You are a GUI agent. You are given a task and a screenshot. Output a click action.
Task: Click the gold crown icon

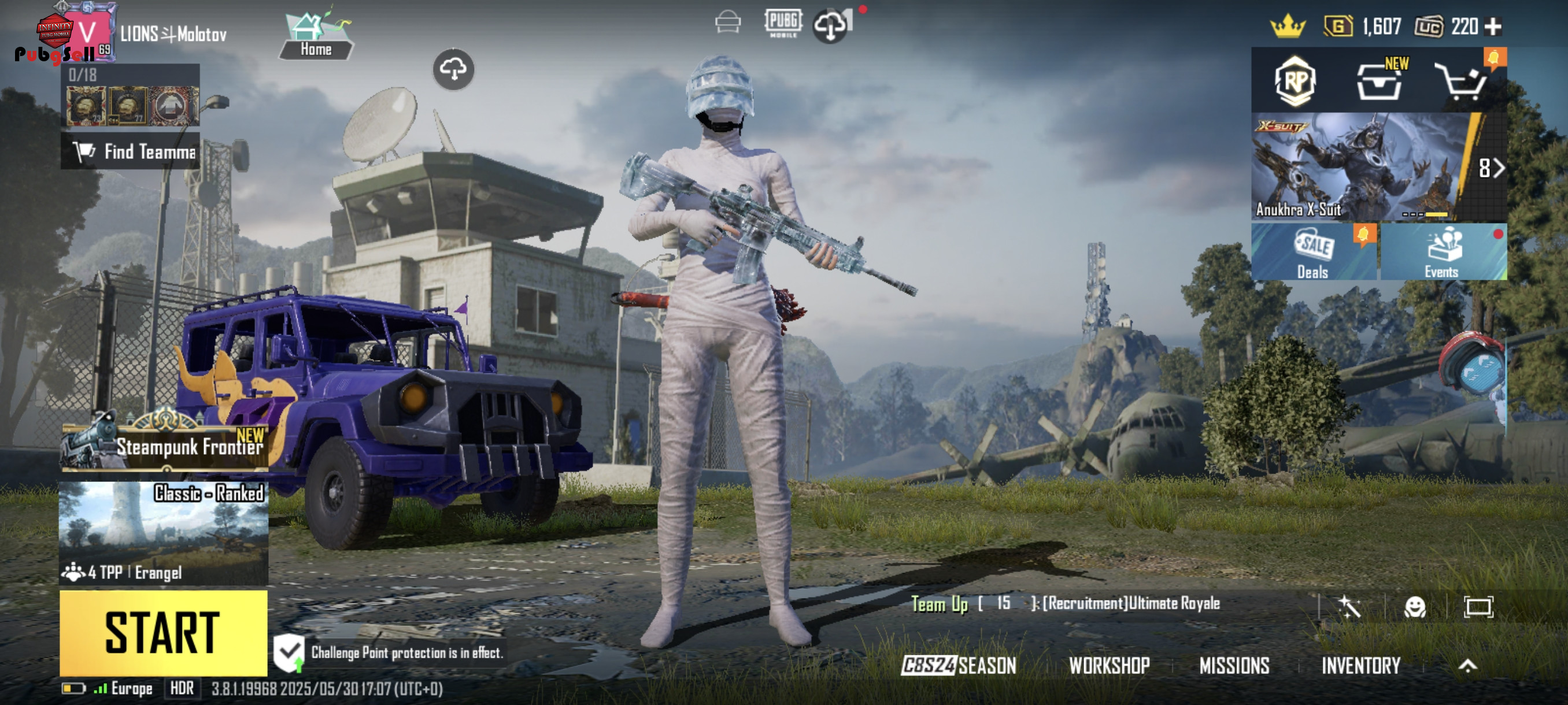coord(1288,27)
